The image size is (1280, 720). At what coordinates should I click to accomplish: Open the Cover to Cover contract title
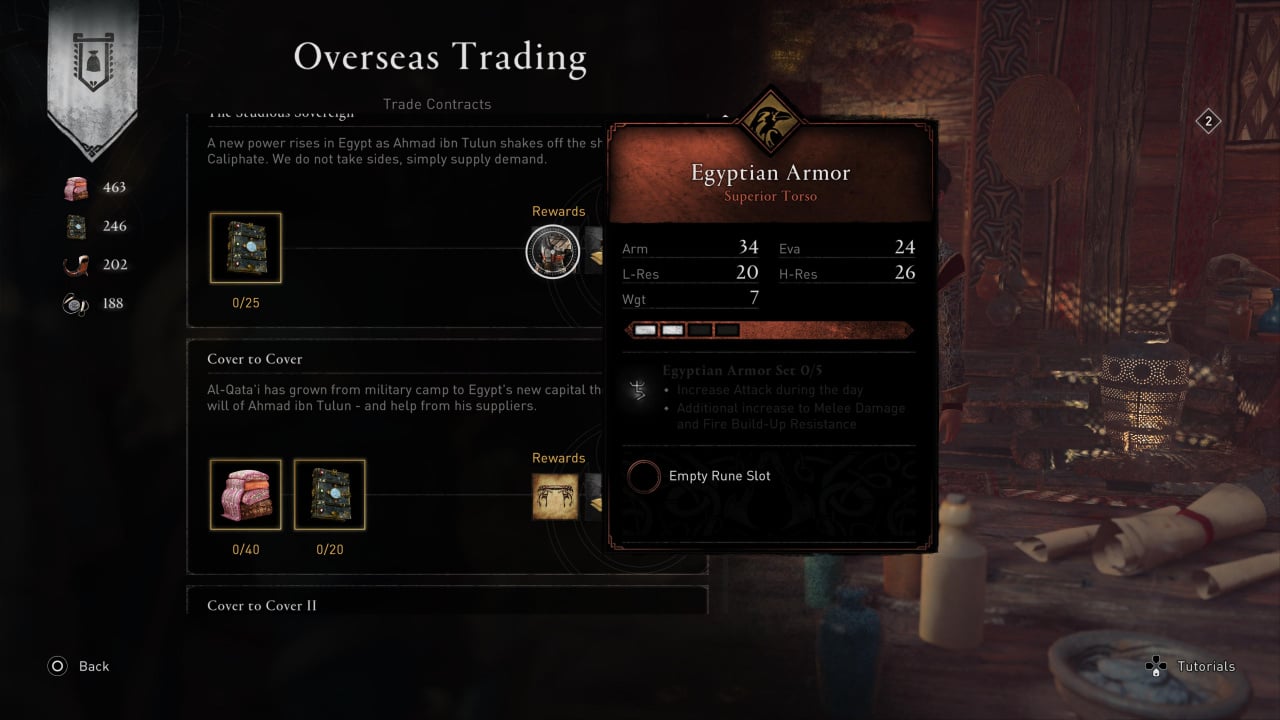tap(254, 359)
